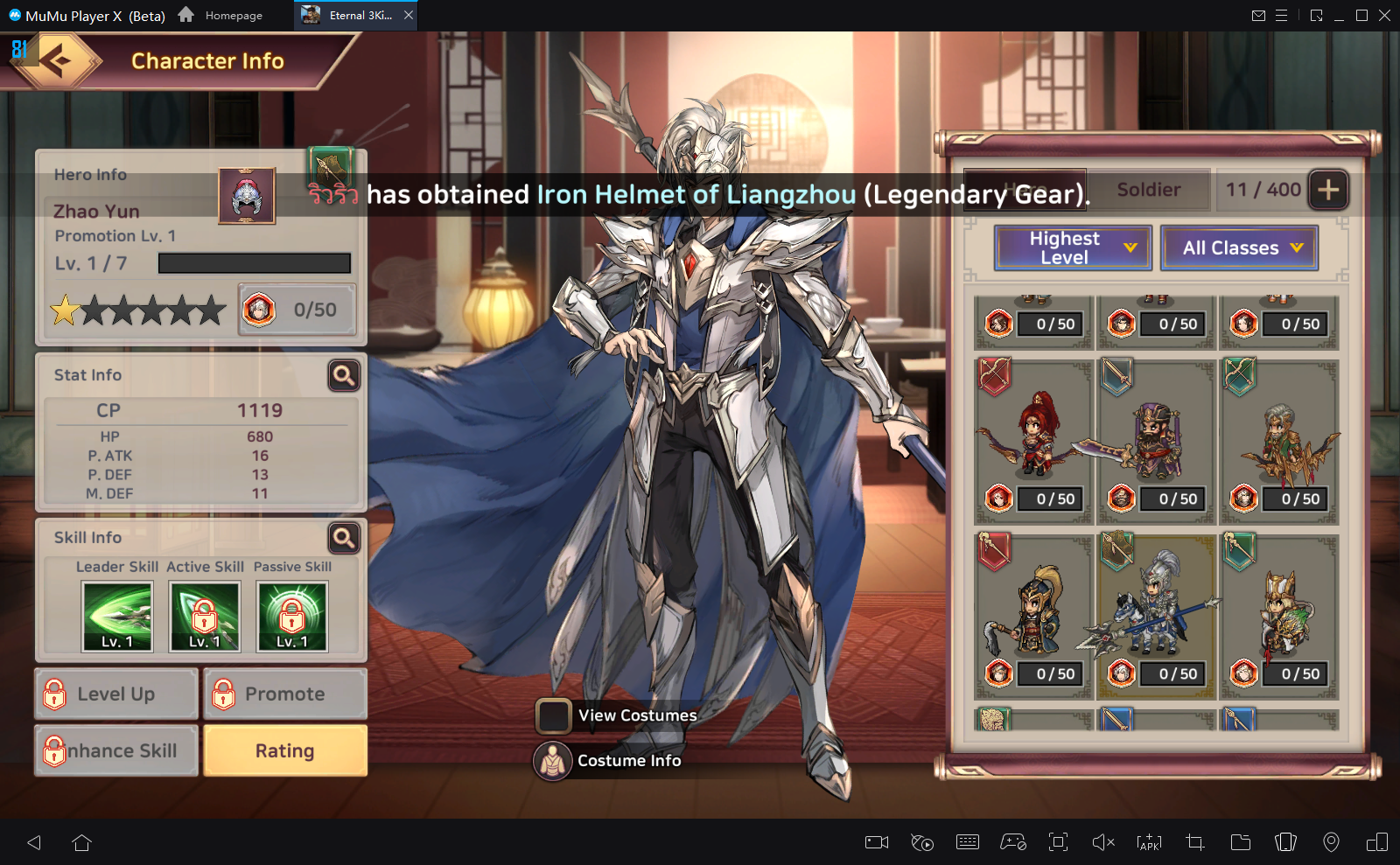Open the Level Up option
The image size is (1400, 865).
click(116, 694)
